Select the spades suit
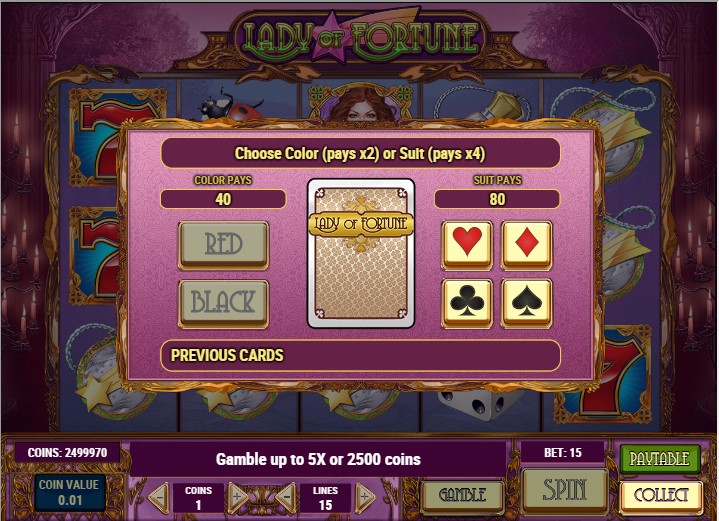719x521 pixels. (x=526, y=303)
